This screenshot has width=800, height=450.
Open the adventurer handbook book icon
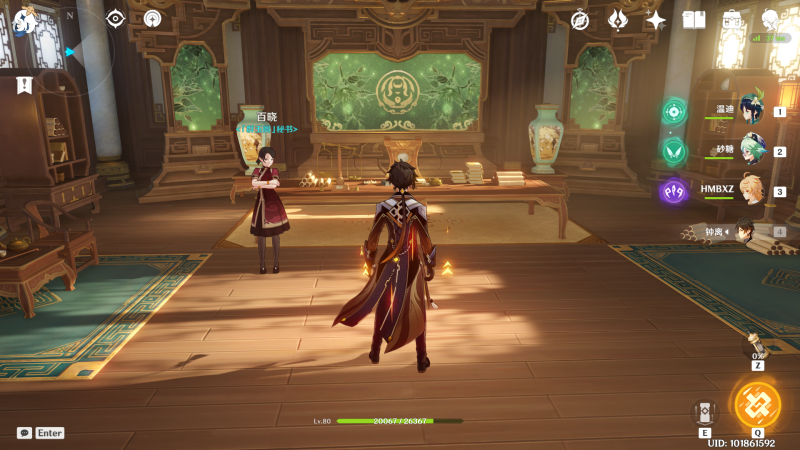click(x=694, y=20)
